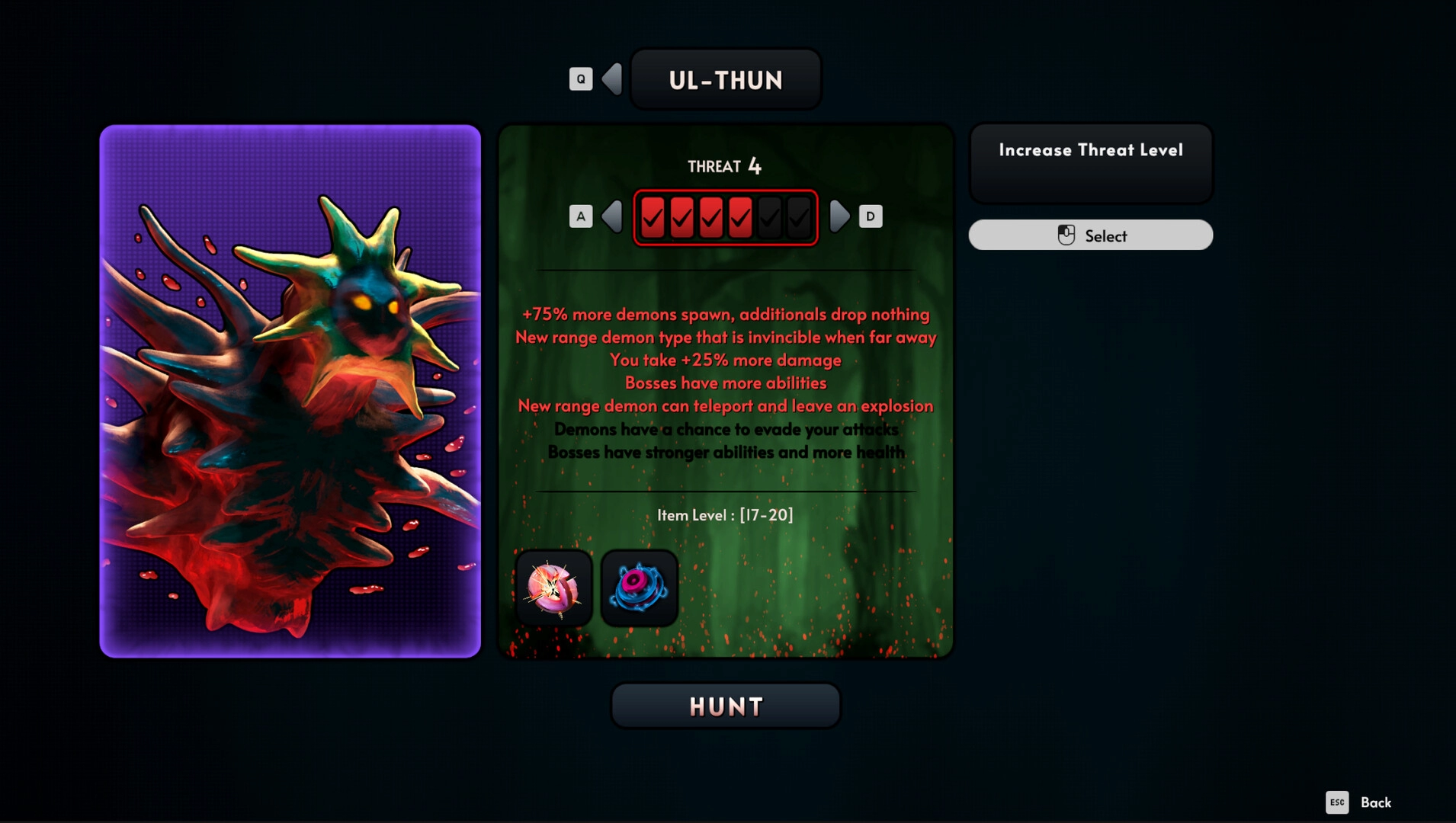This screenshot has width=1456, height=823.
Task: Open the Increase Threat Level panel
Action: click(x=1090, y=163)
